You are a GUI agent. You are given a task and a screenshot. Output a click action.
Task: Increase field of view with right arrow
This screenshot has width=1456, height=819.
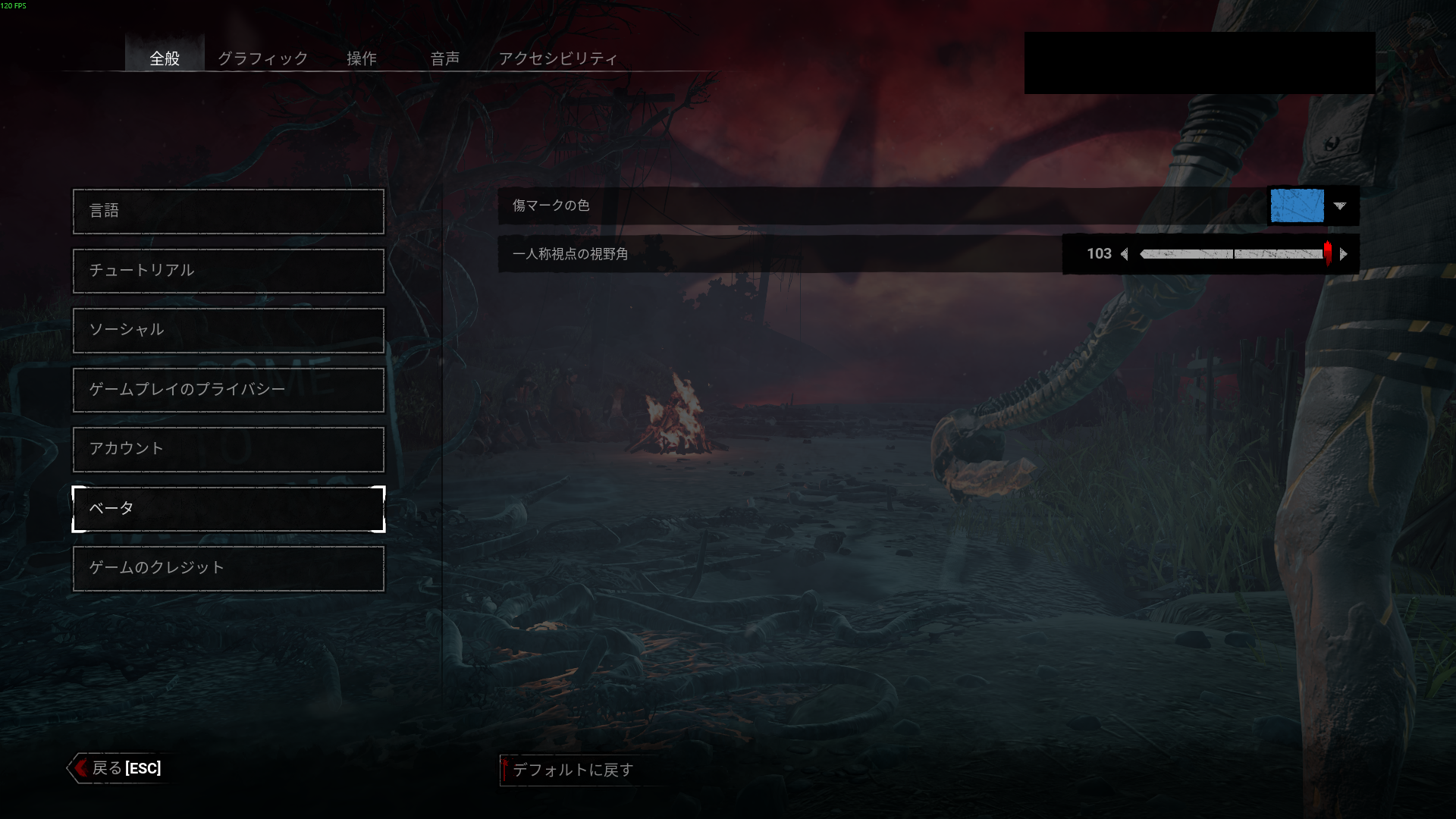point(1344,254)
